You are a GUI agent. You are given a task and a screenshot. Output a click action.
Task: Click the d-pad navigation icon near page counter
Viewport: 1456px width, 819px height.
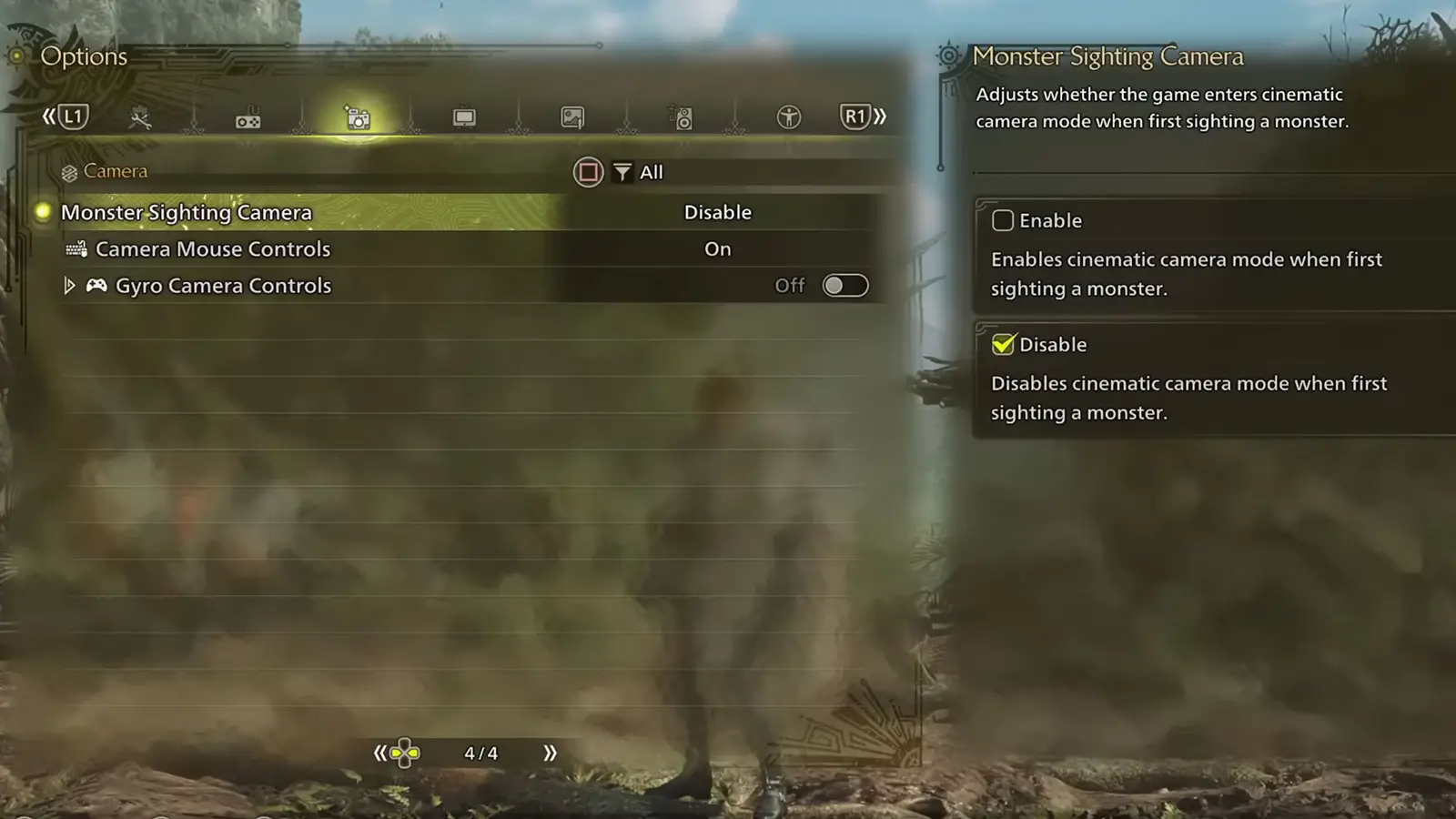(403, 753)
